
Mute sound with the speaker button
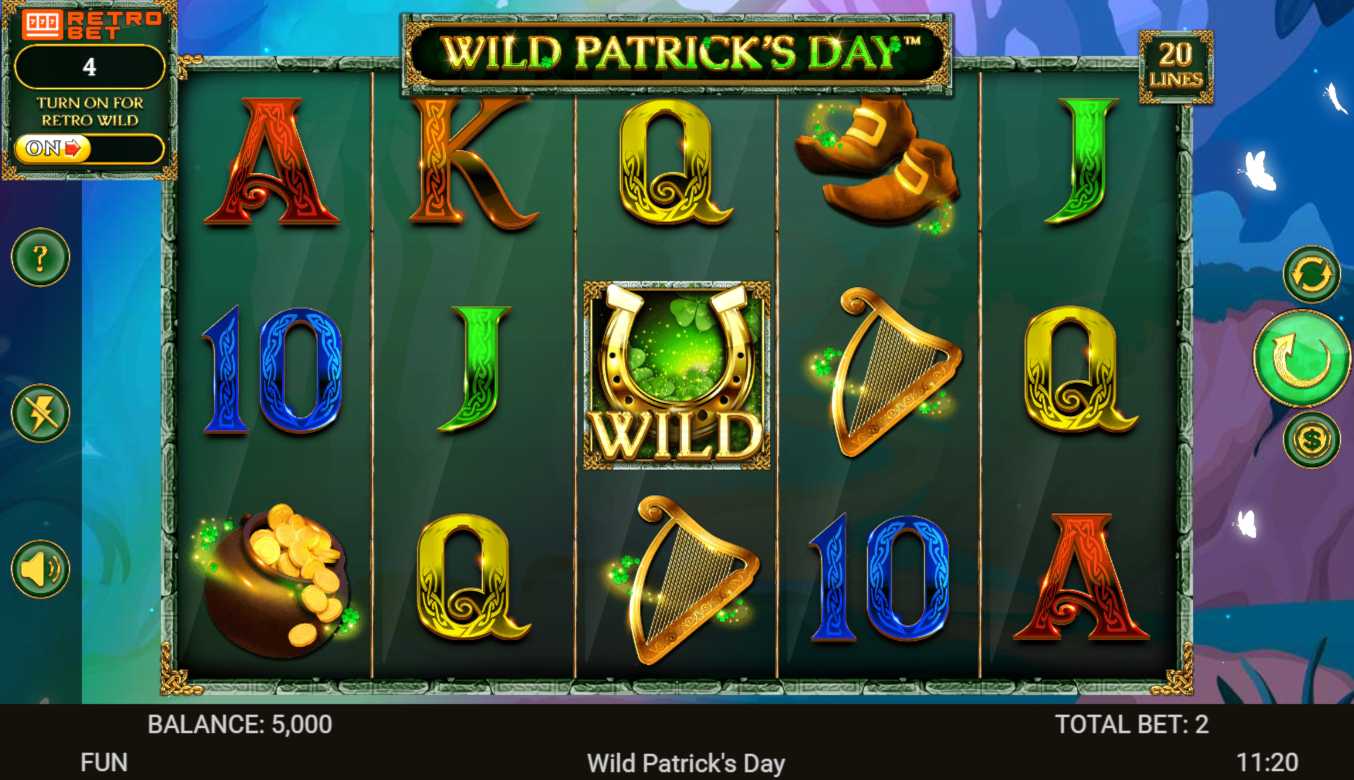(40, 569)
